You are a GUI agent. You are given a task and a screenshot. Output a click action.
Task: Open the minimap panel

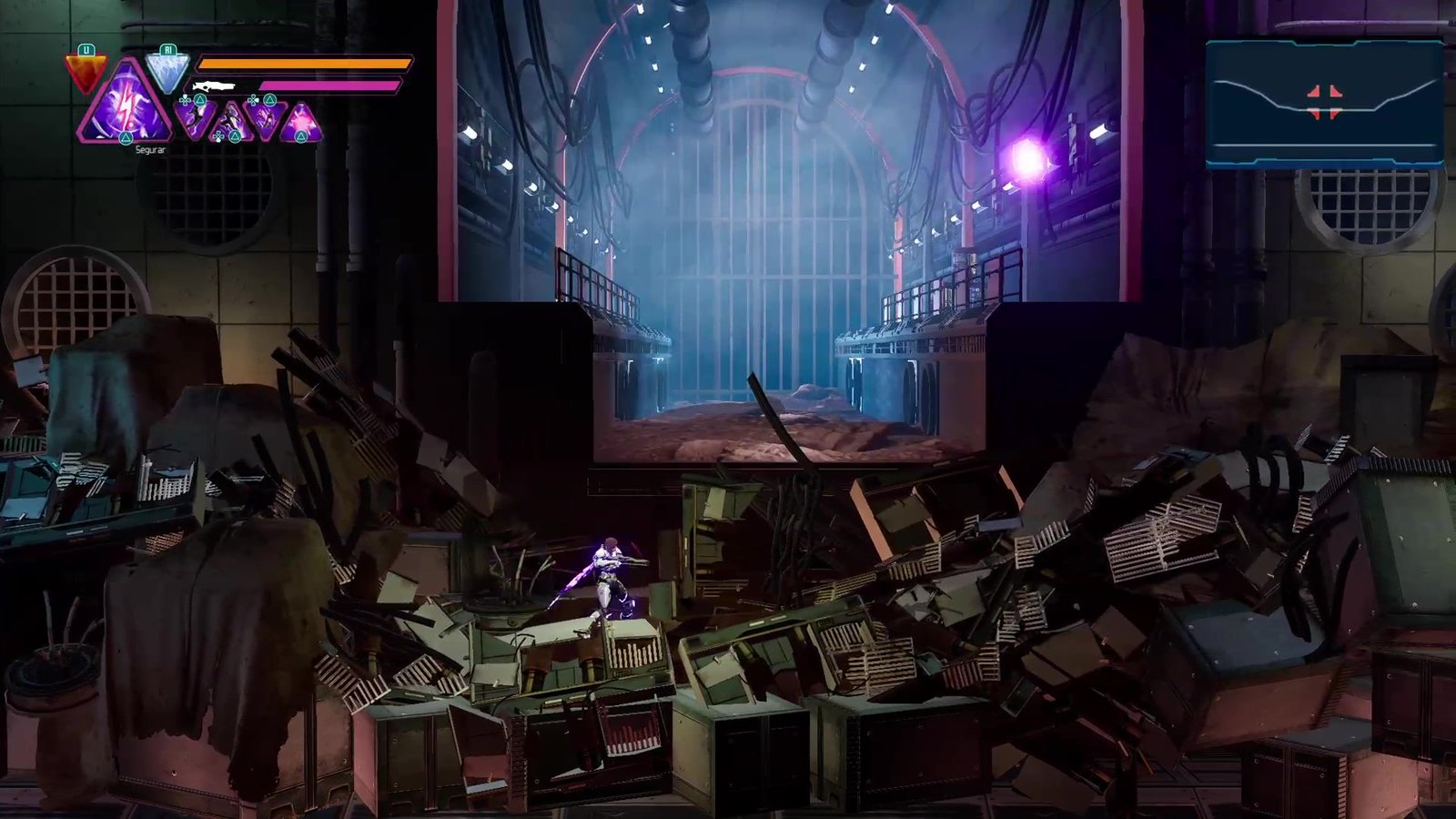1324,104
